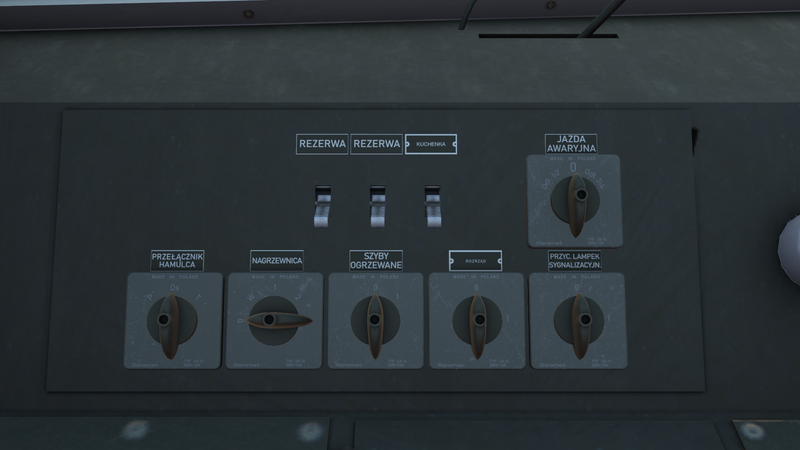This screenshot has height=450, width=800.
Task: Rotate the Jazda Awaryjna selector
Action: [x=574, y=200]
